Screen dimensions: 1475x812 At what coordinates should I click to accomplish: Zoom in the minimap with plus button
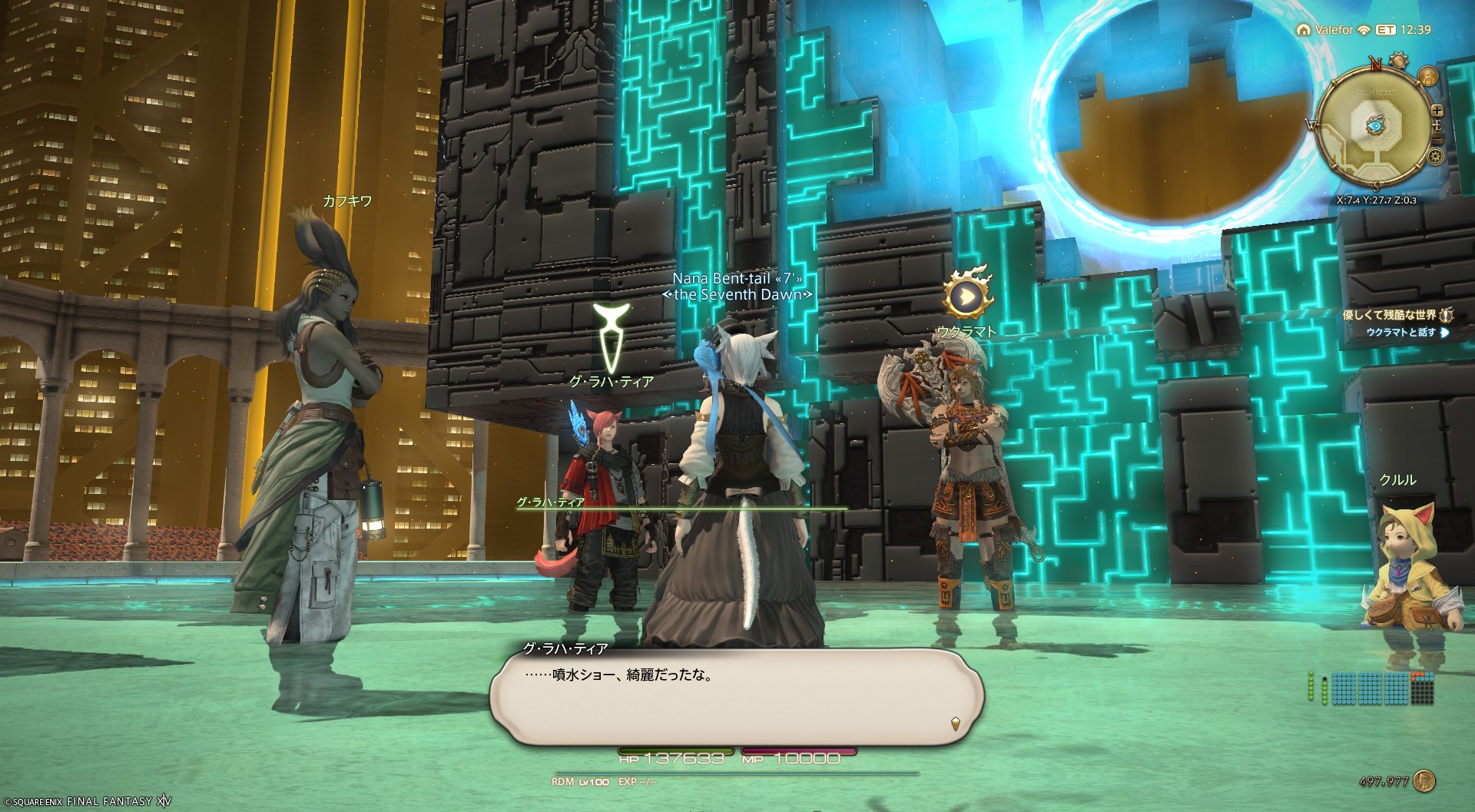pos(1437,111)
